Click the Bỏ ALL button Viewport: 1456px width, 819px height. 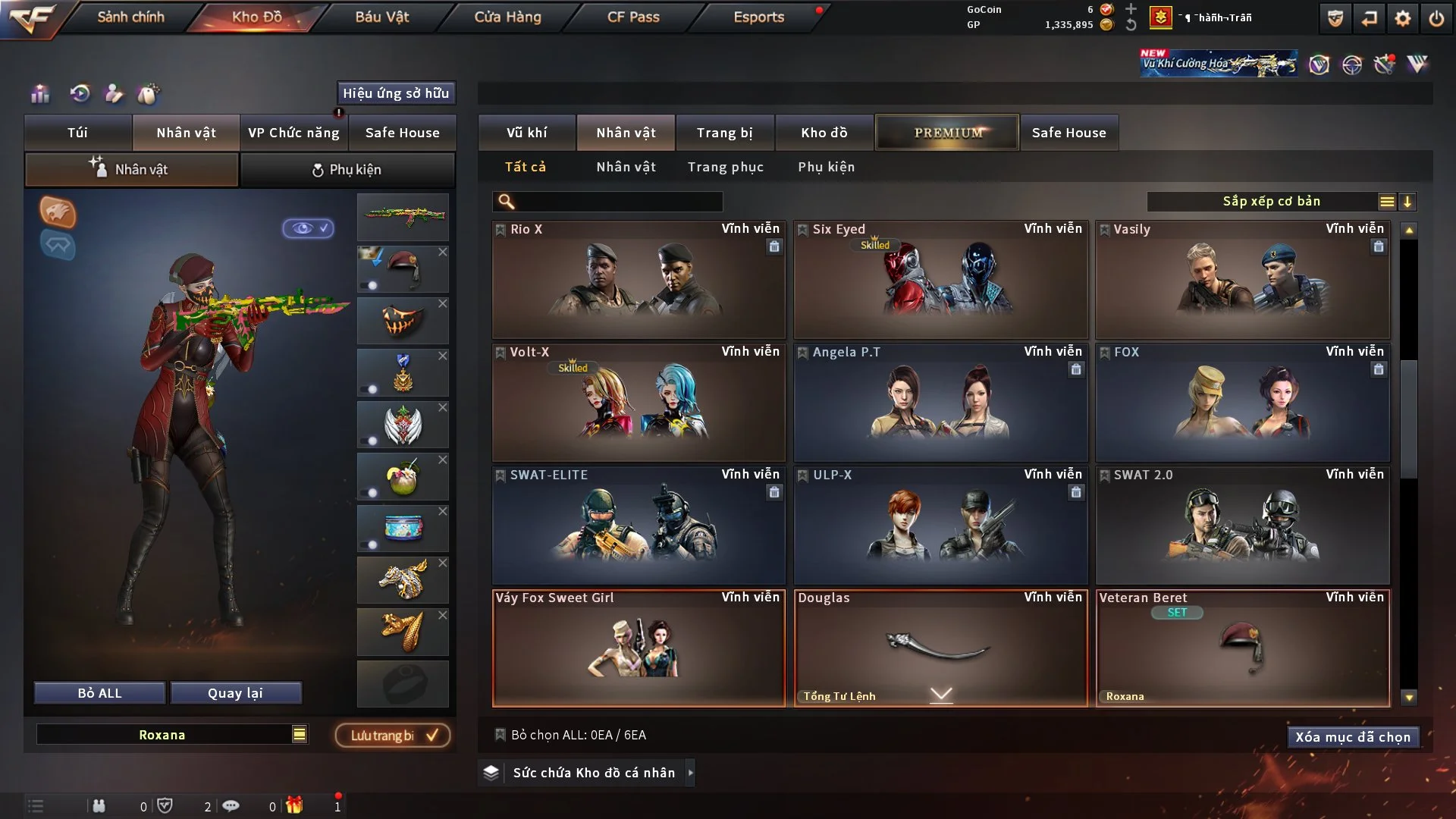click(99, 693)
